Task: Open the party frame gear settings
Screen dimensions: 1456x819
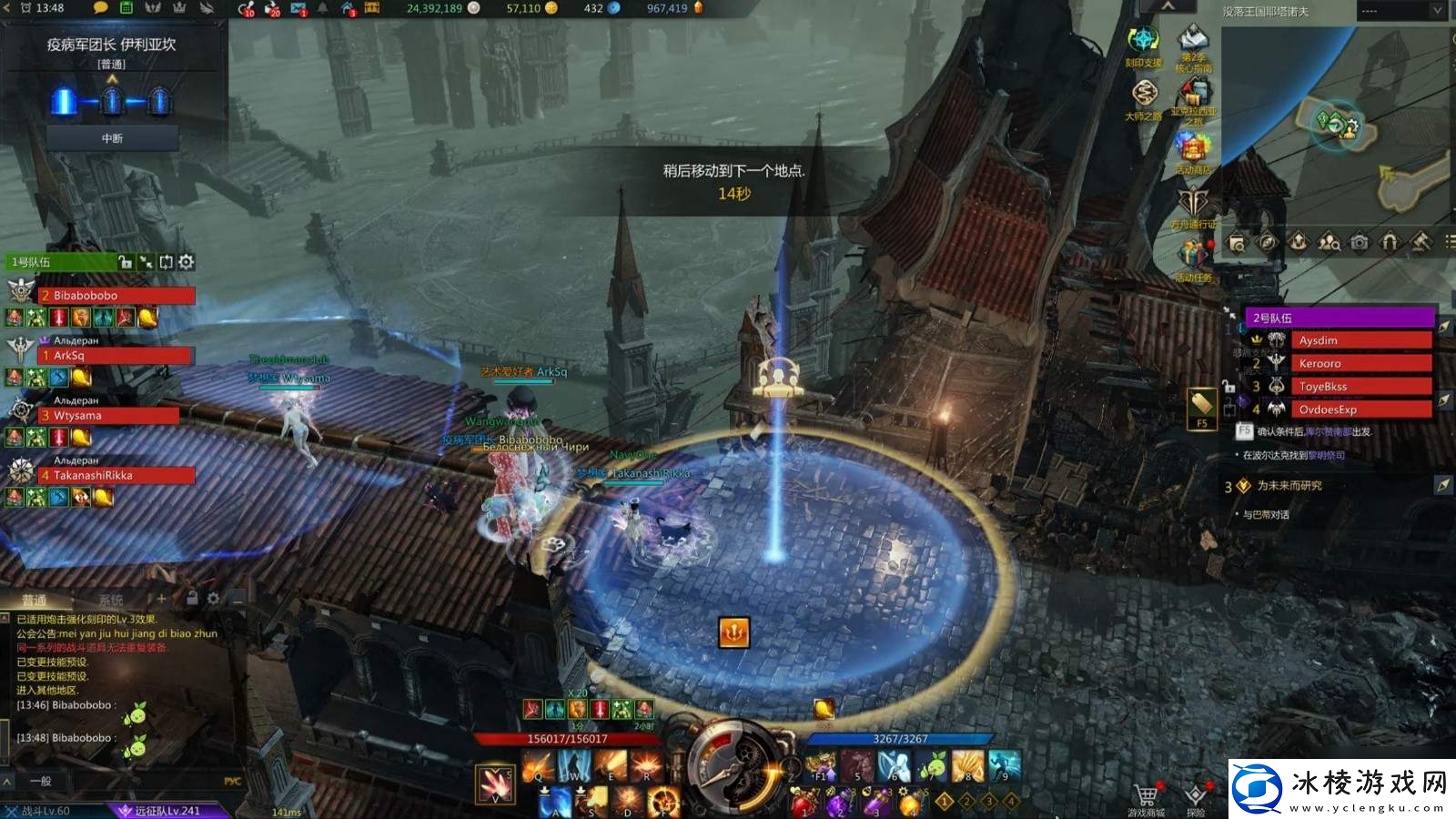Action: click(187, 262)
